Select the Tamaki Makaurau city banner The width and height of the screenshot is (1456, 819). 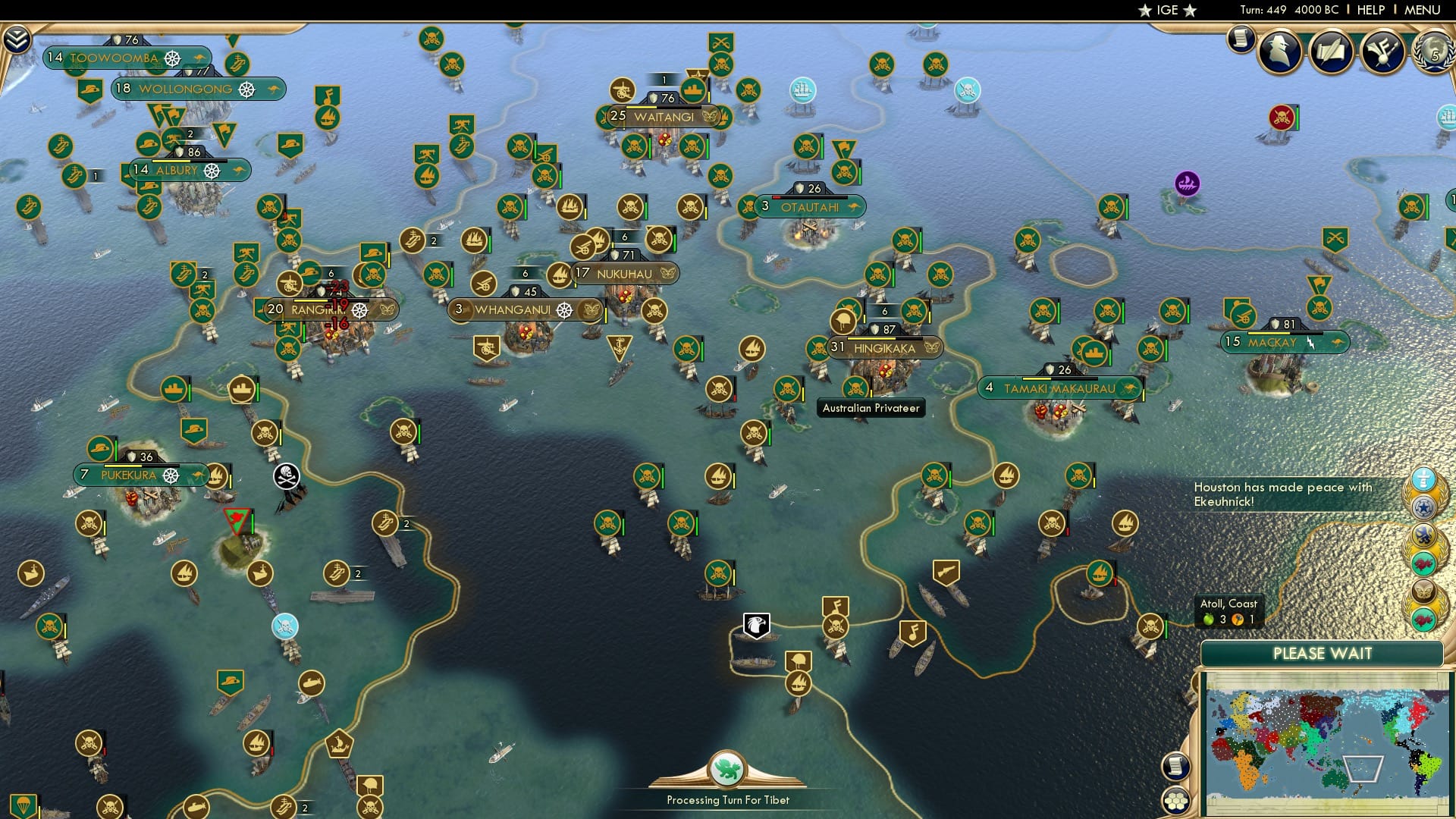point(1058,388)
